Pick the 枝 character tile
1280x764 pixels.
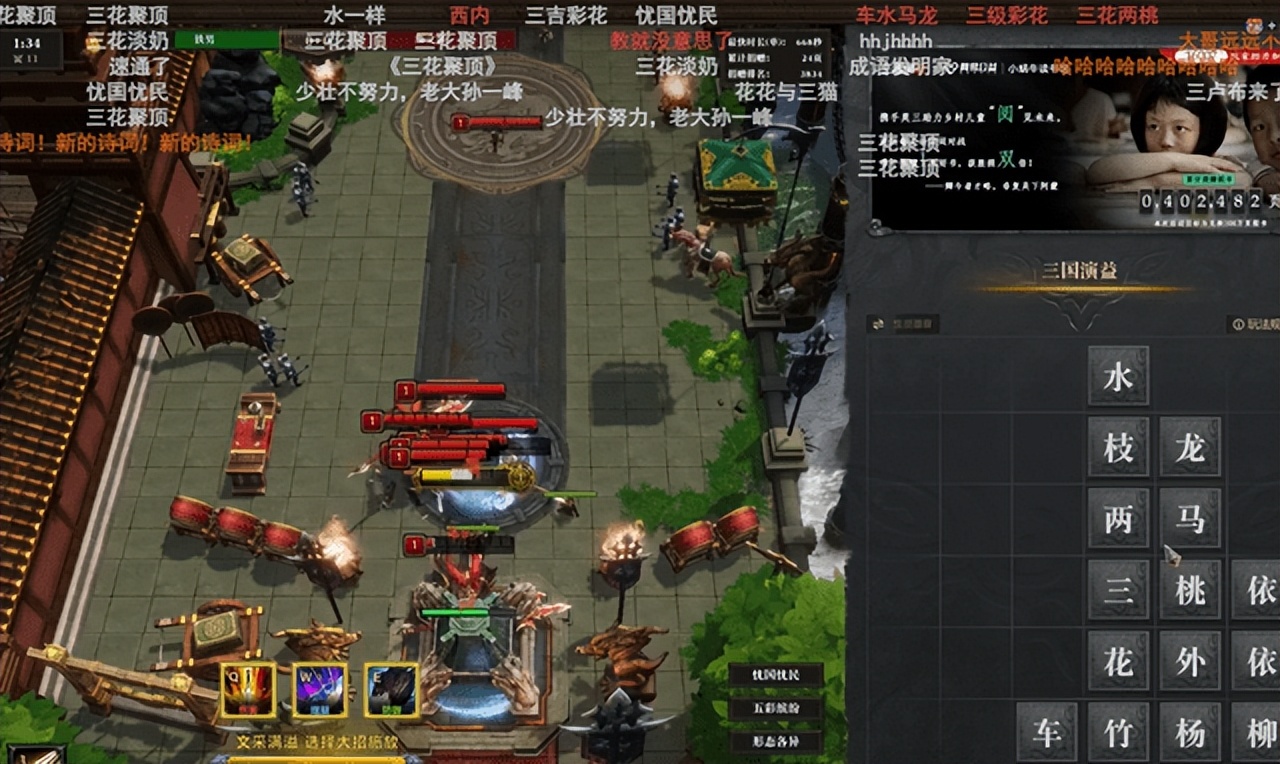tap(1118, 447)
